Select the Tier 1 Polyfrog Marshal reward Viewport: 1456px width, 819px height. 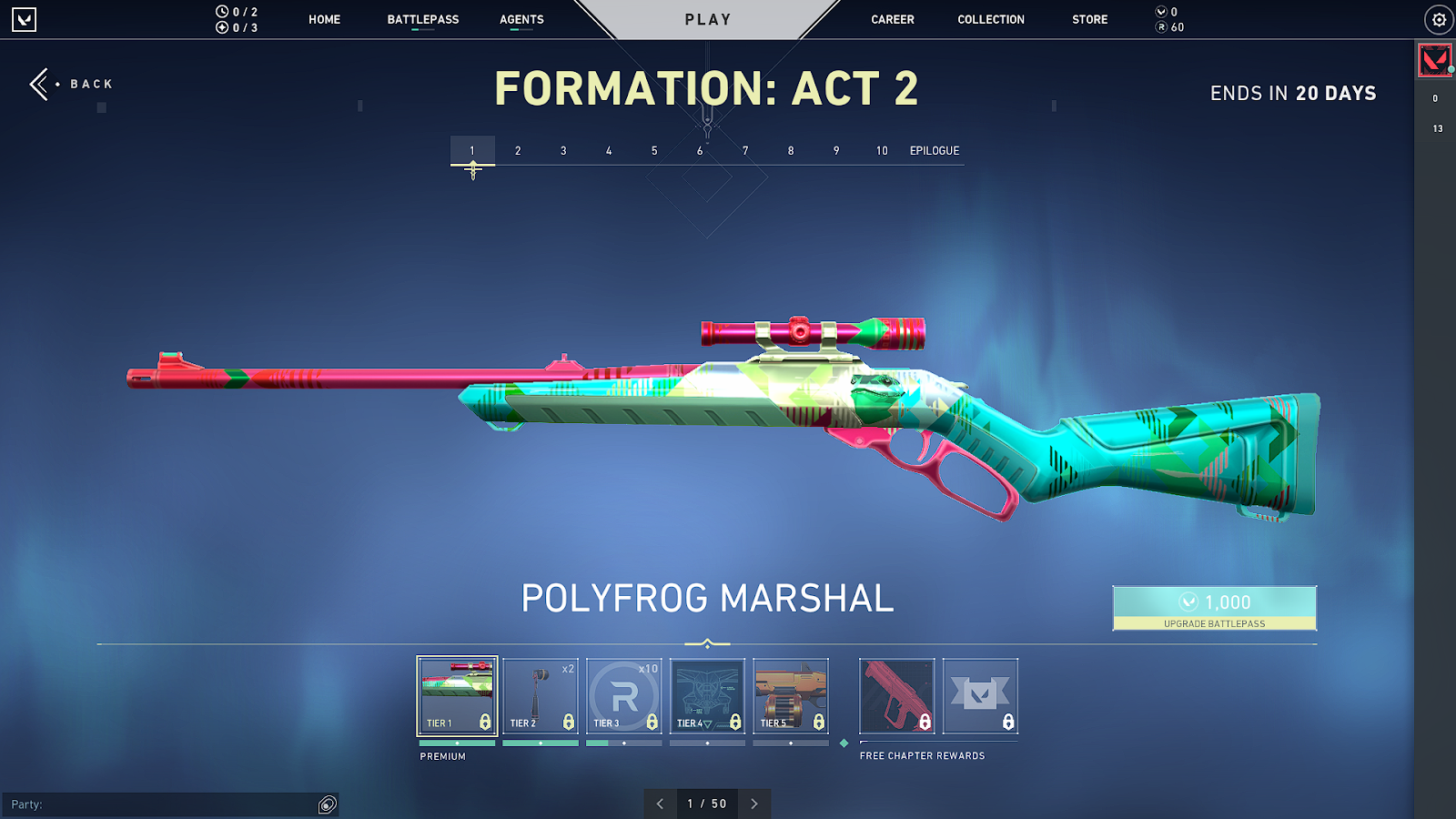click(x=457, y=696)
